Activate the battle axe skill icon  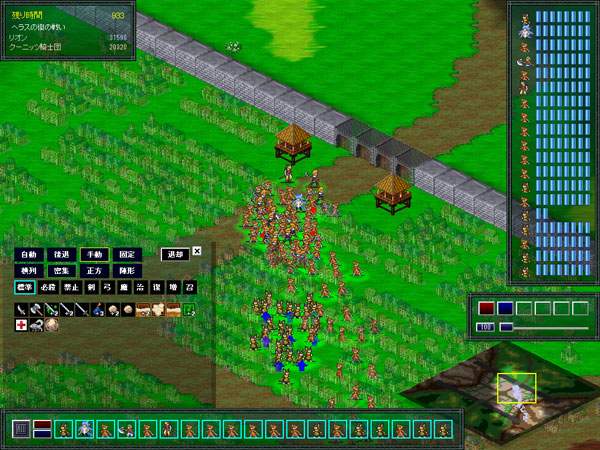(35, 309)
